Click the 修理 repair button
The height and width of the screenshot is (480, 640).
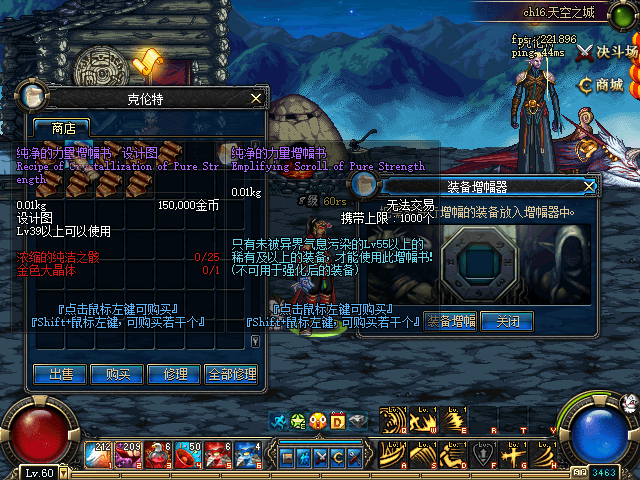[x=174, y=374]
